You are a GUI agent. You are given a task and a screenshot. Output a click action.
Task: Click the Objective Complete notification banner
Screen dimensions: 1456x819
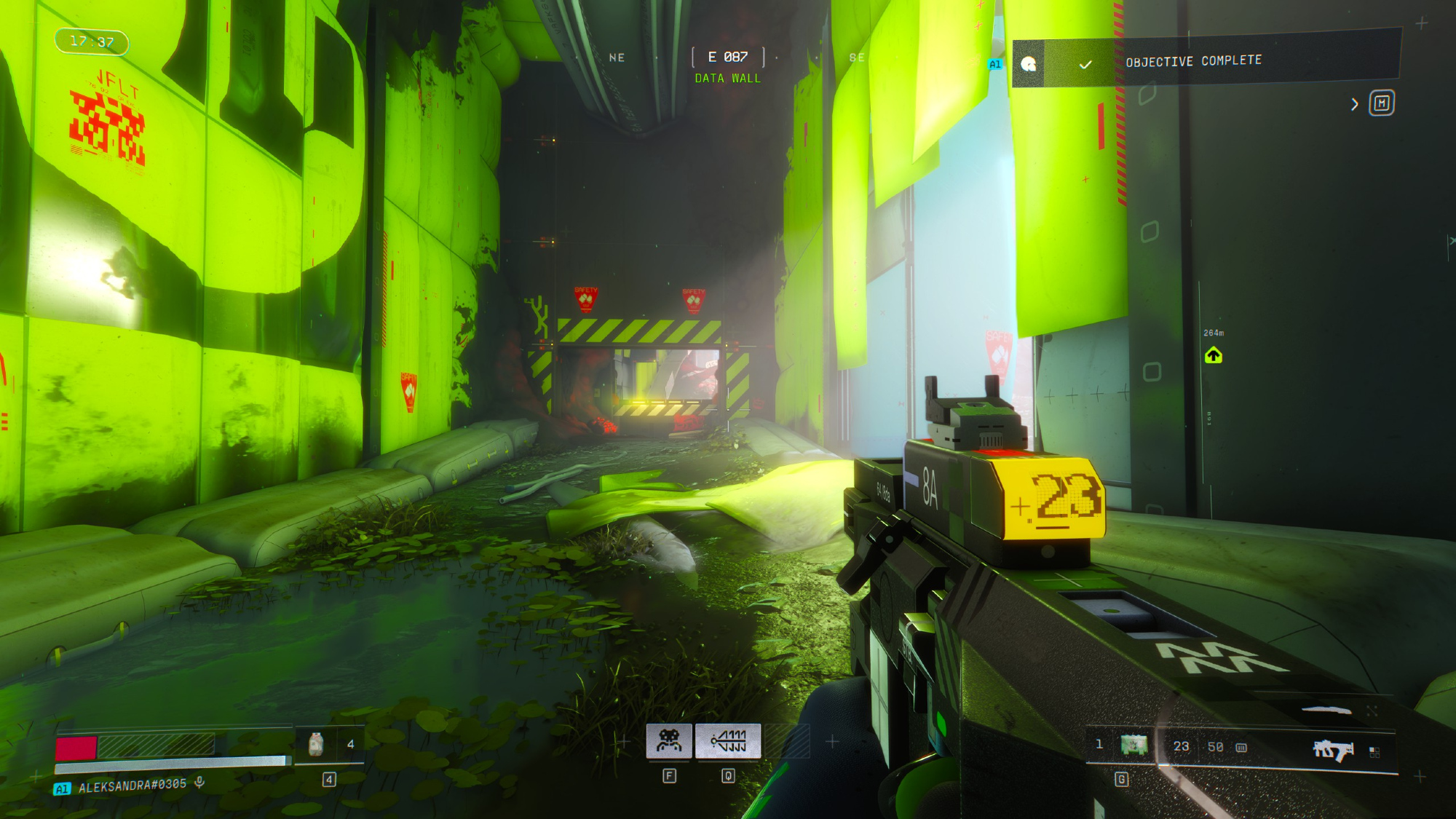[1206, 63]
